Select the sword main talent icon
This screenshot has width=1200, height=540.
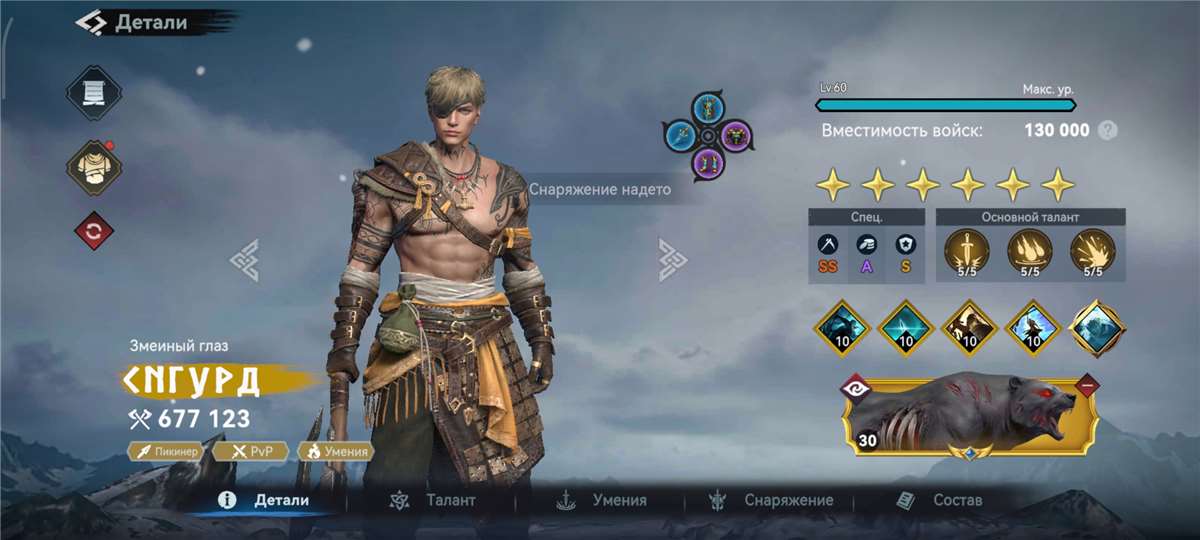point(964,250)
